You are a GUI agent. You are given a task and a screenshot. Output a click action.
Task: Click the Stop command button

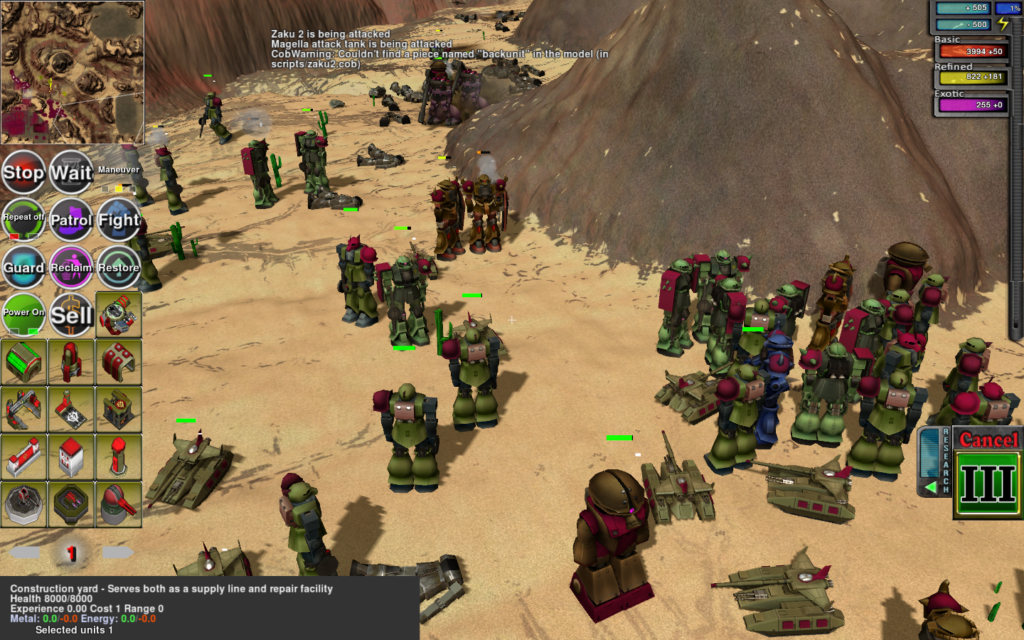pos(23,172)
